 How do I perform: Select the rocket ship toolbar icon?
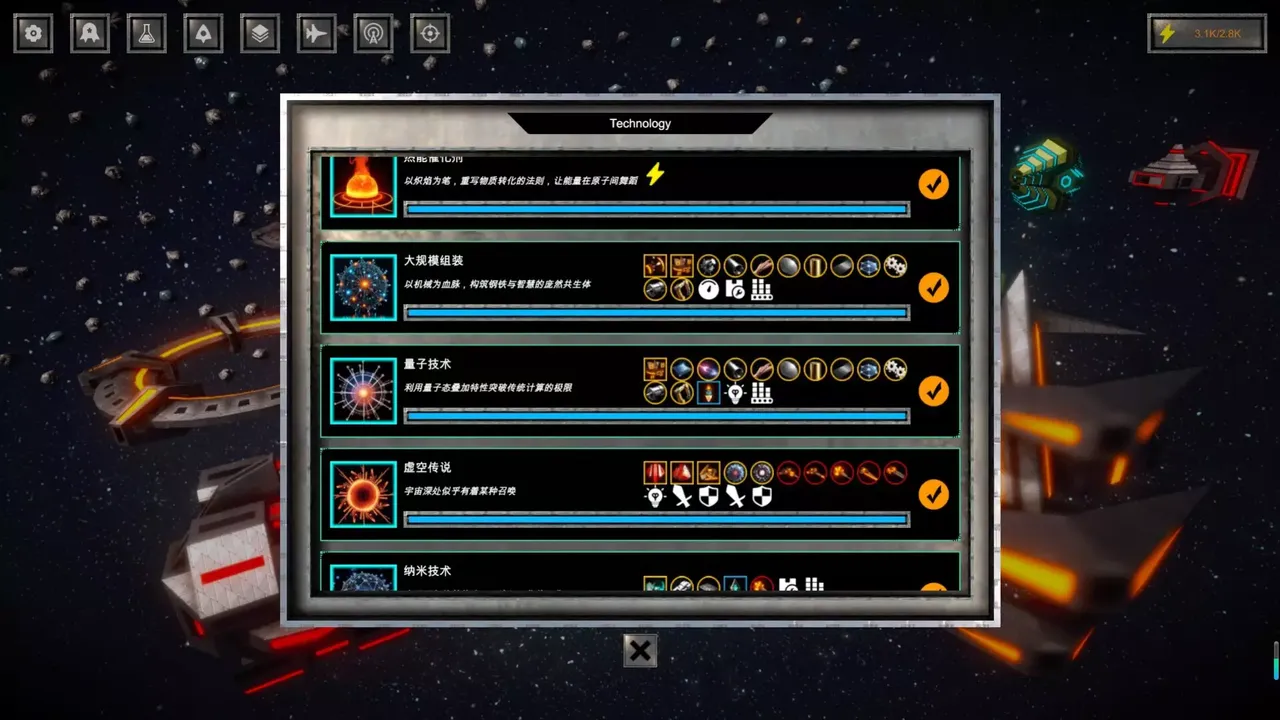click(202, 33)
